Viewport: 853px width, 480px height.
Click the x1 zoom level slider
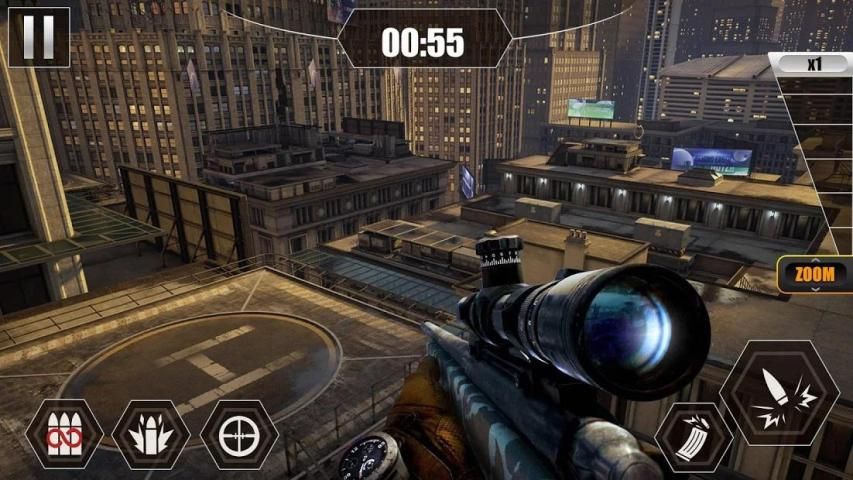[x=811, y=63]
